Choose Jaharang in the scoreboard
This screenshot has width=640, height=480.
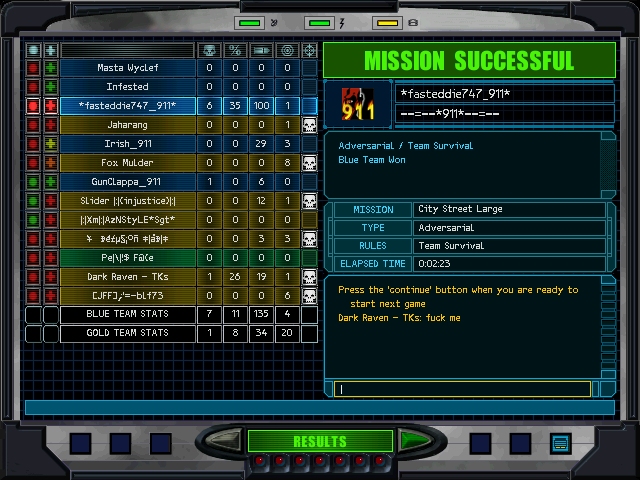[x=127, y=125]
